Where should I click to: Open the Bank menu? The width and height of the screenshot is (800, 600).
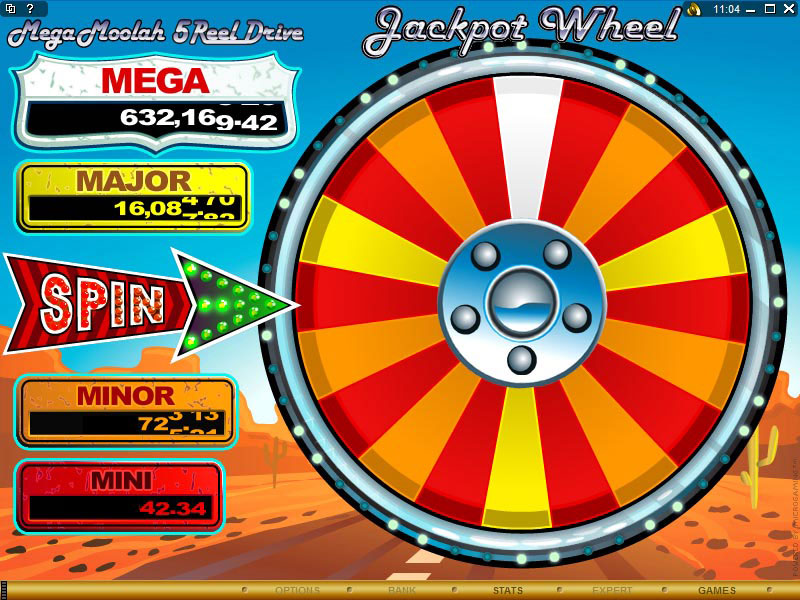point(402,591)
